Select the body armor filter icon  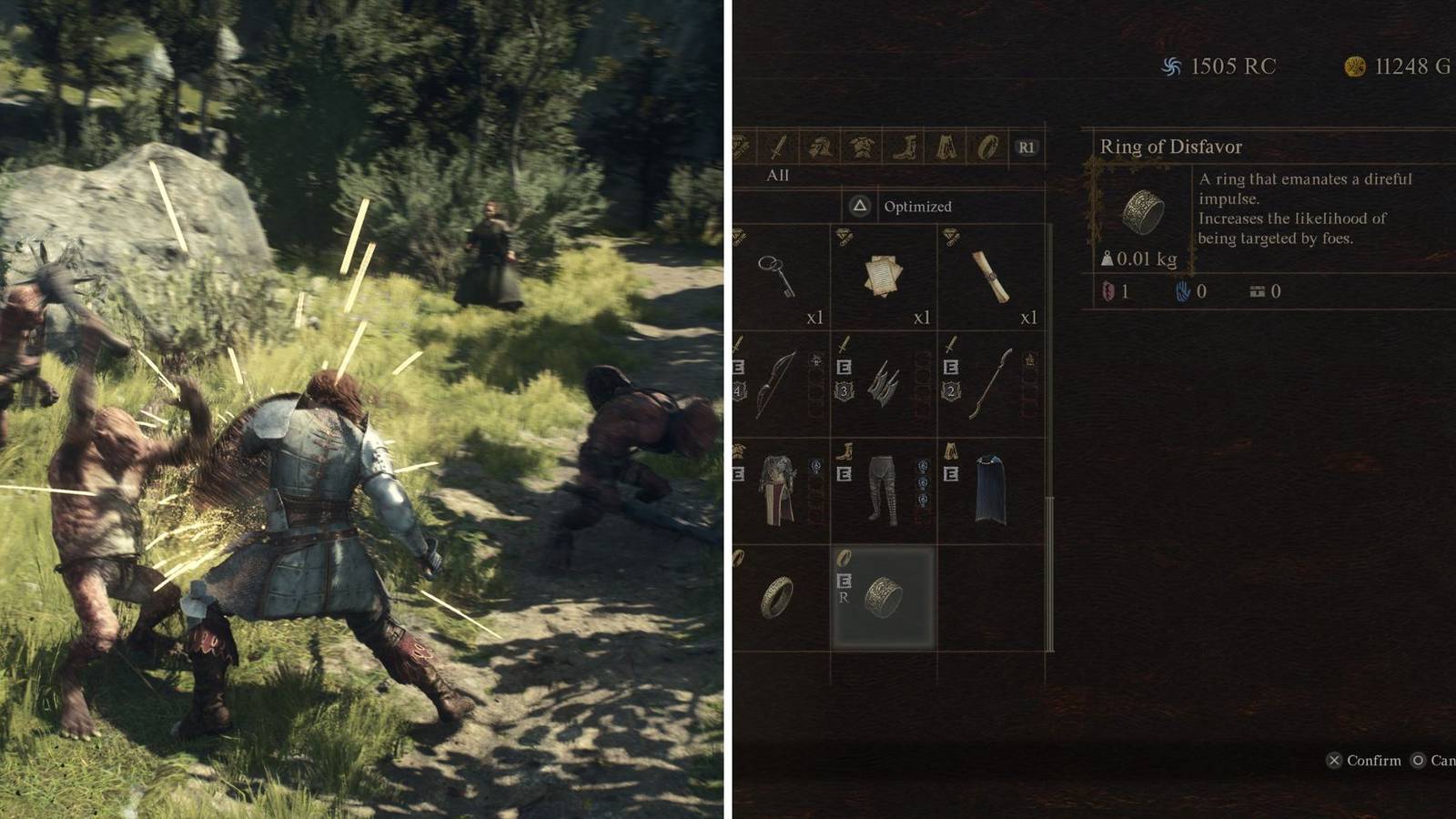pos(862,147)
